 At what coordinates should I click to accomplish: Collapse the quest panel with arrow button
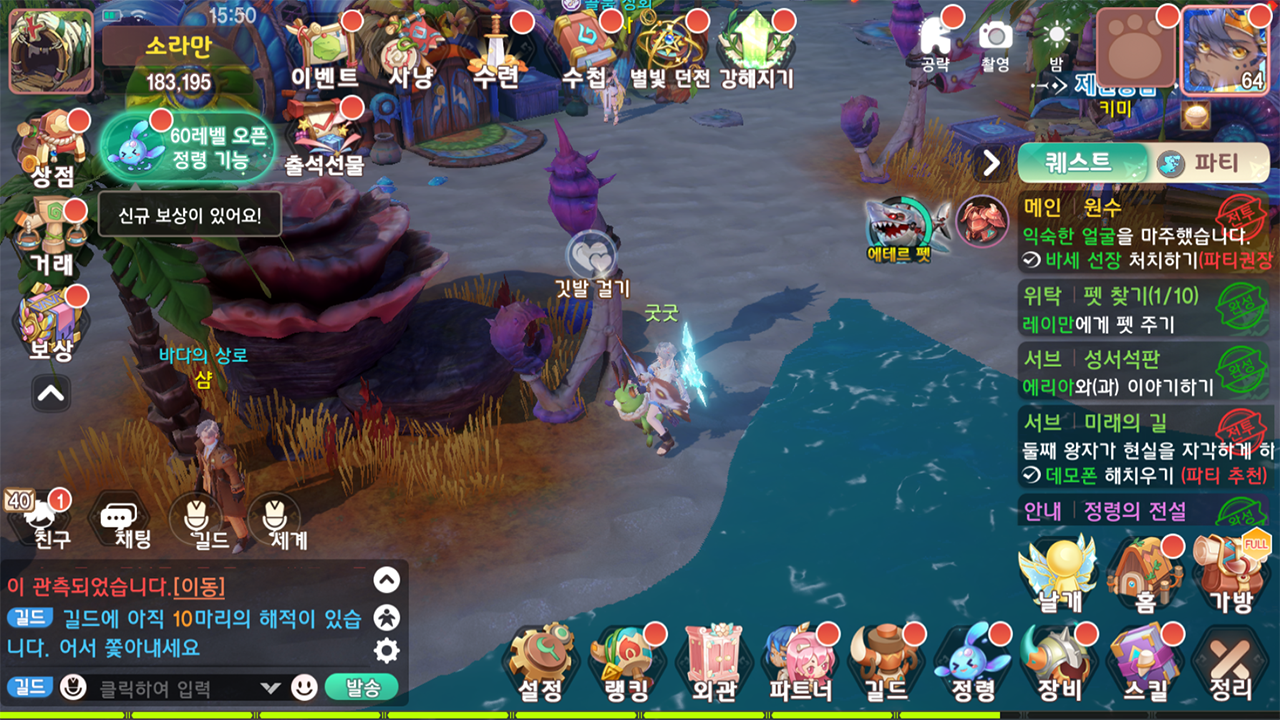992,163
